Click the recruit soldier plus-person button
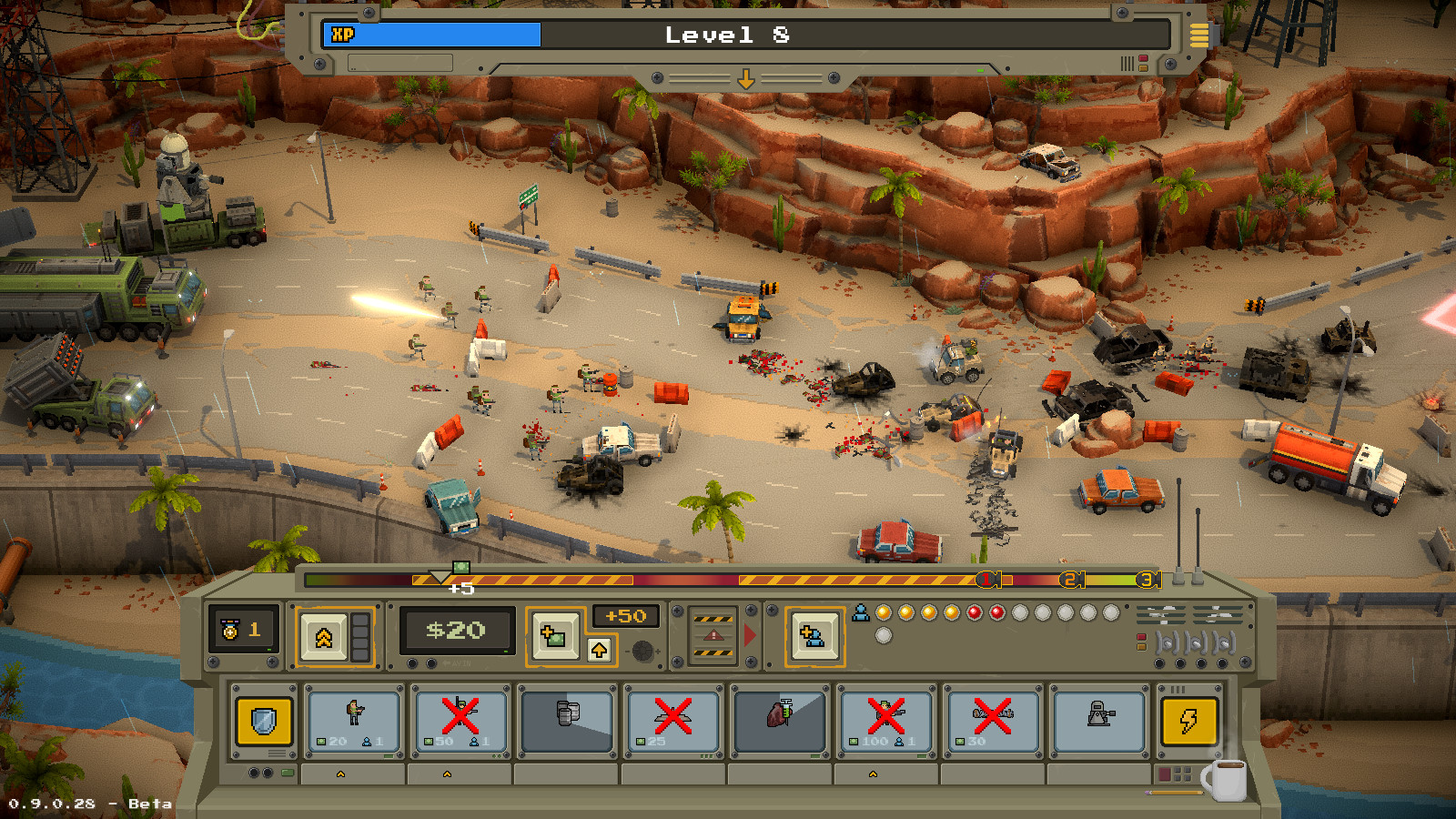1456x819 pixels. click(x=814, y=633)
